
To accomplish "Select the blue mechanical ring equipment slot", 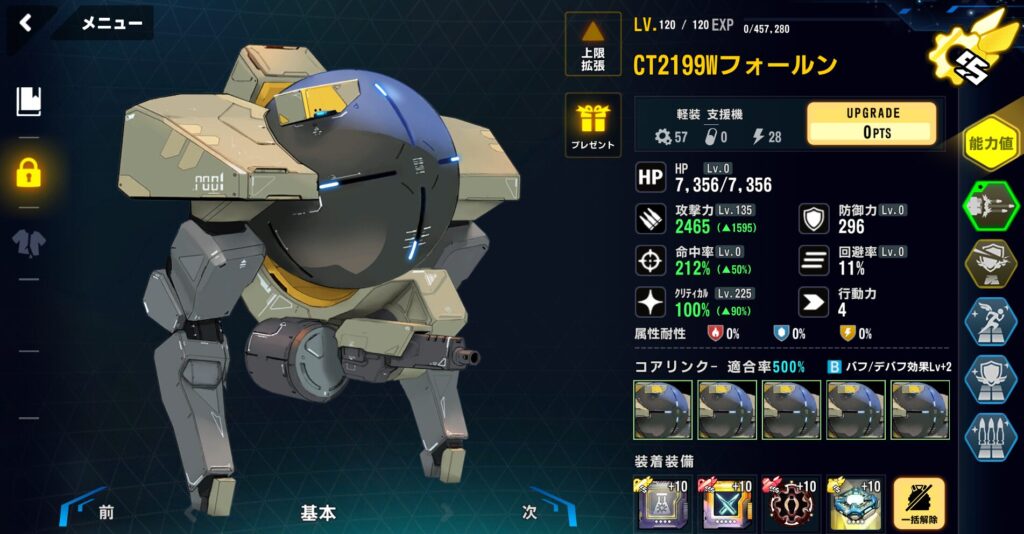I will click(853, 503).
